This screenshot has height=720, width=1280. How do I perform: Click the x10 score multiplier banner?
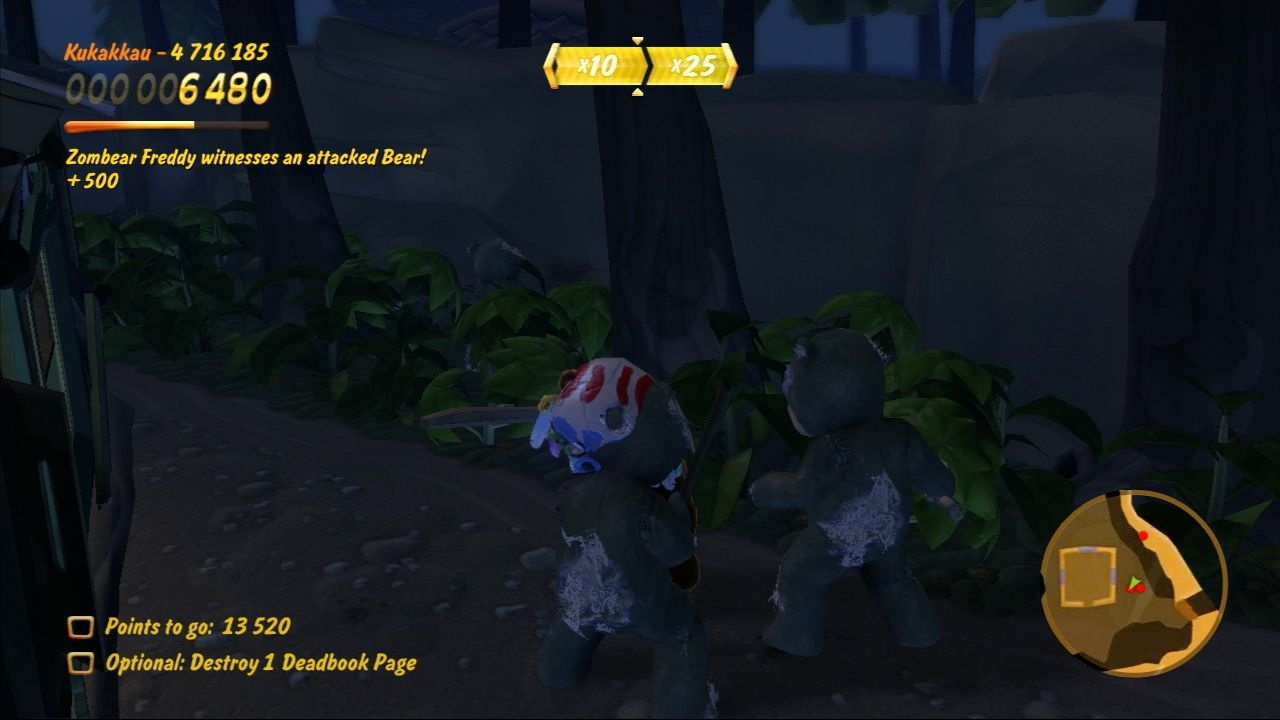tap(598, 64)
